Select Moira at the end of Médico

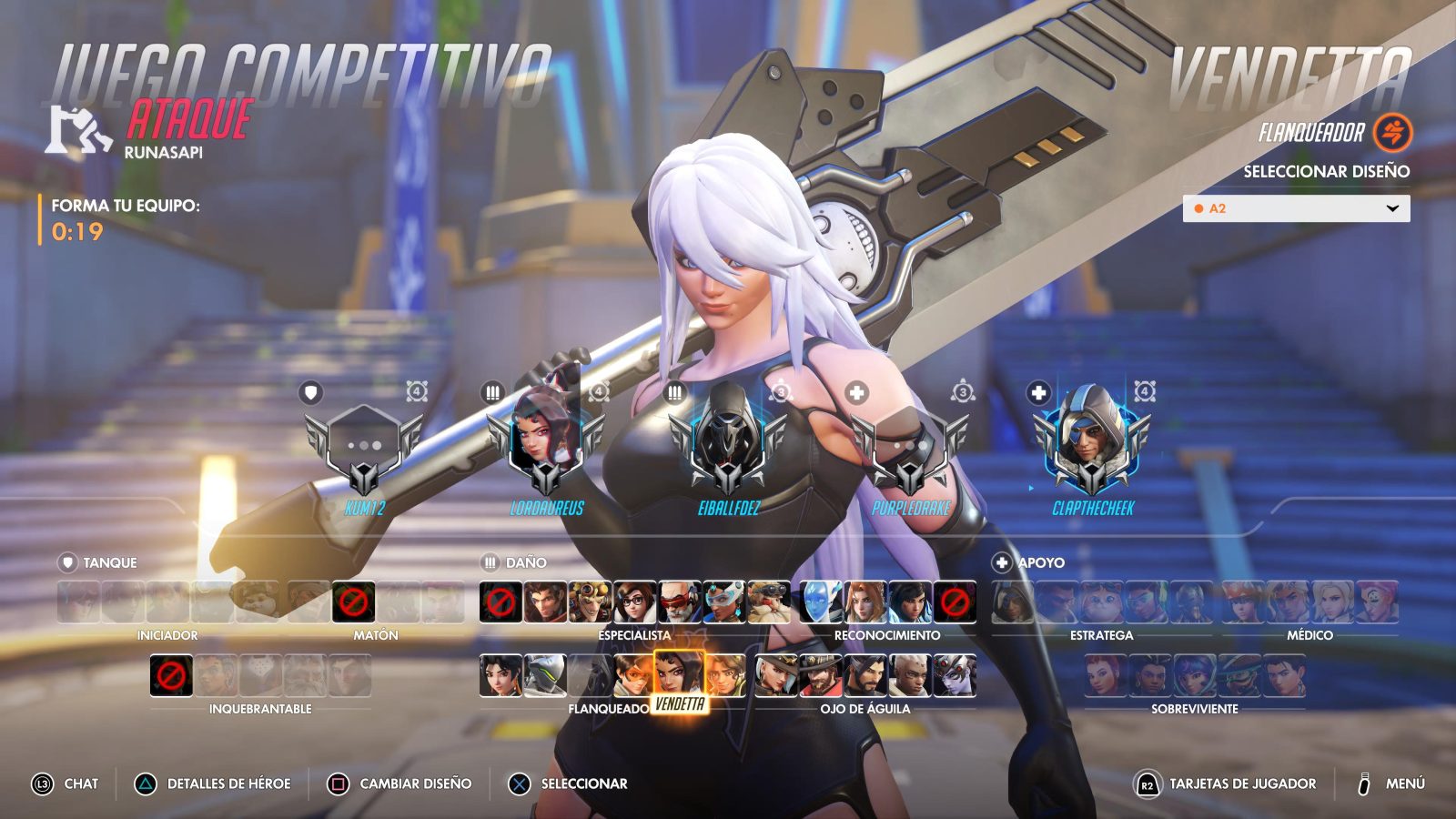1377,602
